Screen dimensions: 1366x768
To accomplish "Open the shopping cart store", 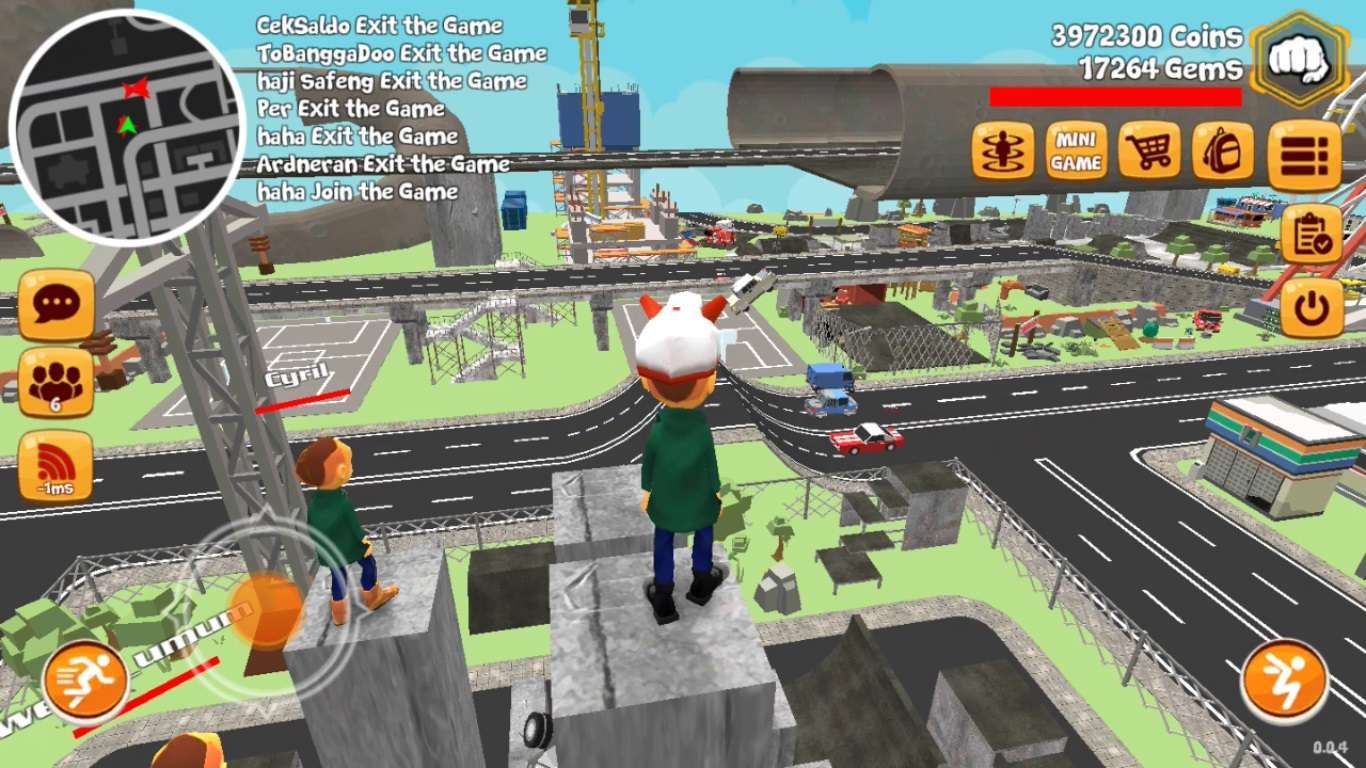I will pos(1149,152).
